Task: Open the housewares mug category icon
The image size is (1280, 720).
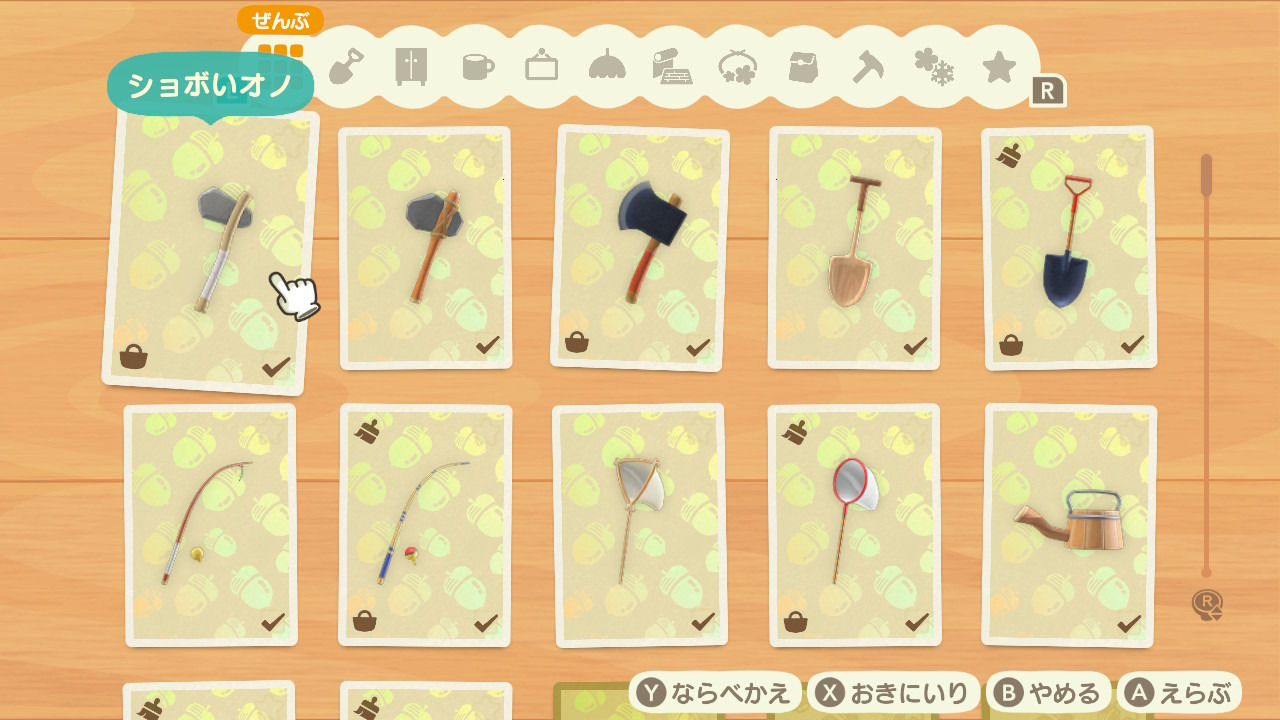Action: (x=475, y=65)
